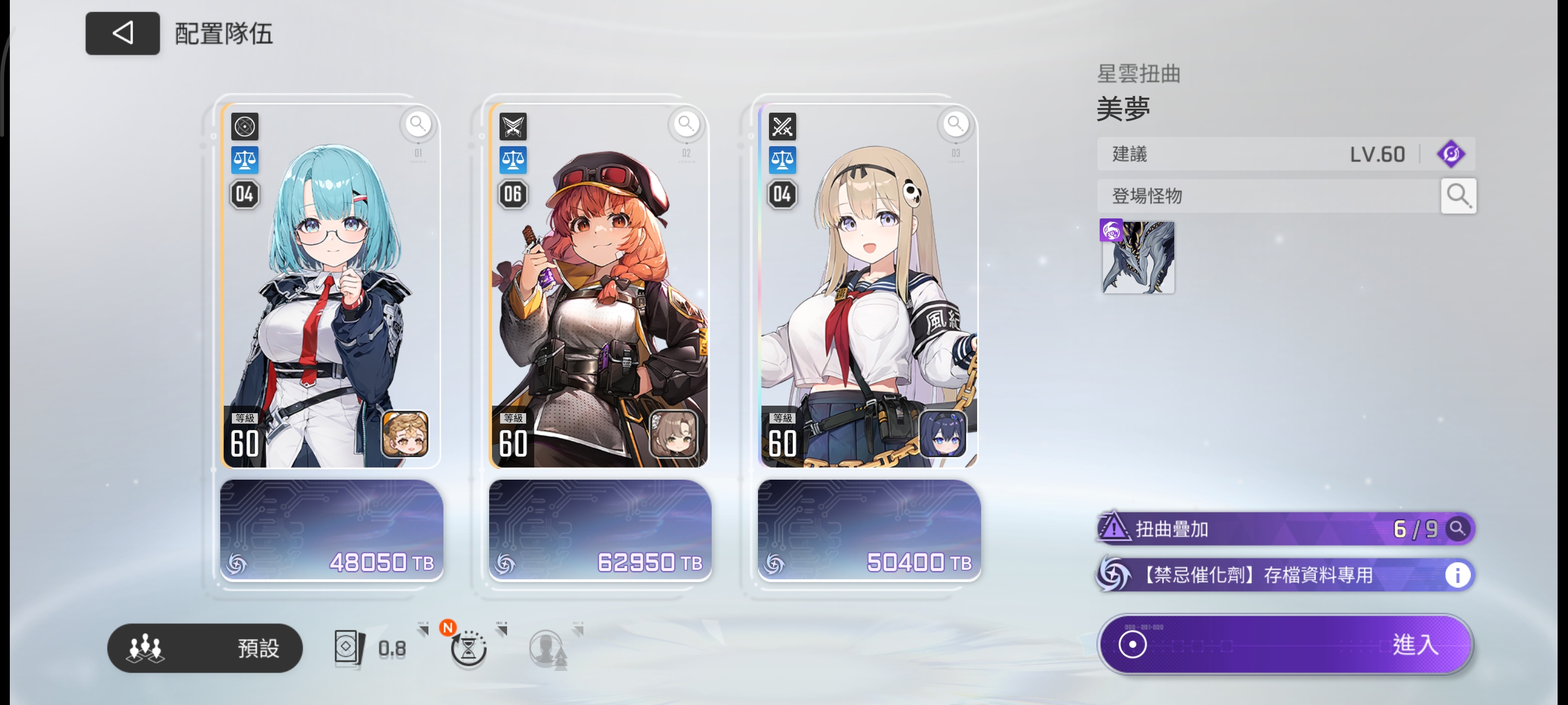Screen dimensions: 1568x705
Task: Click the winged emblem class icon on second card
Action: tap(513, 127)
